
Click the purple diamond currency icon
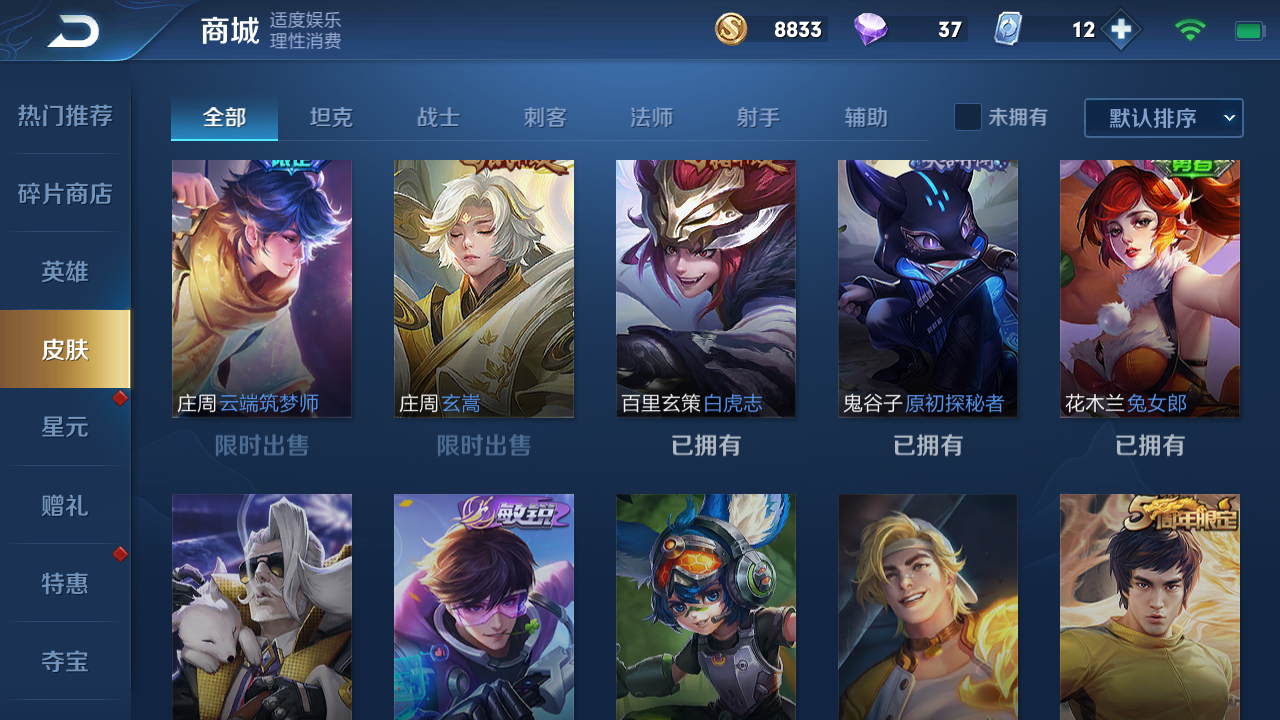(x=874, y=30)
